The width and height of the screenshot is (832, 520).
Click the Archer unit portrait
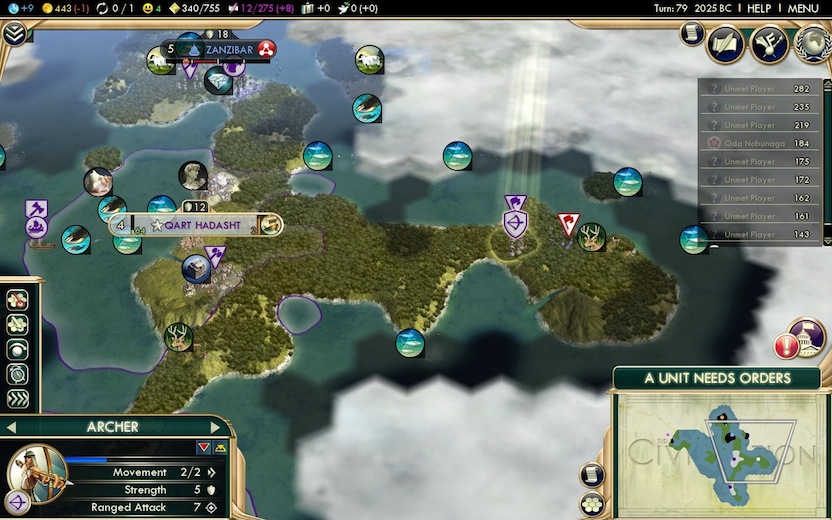(37, 469)
